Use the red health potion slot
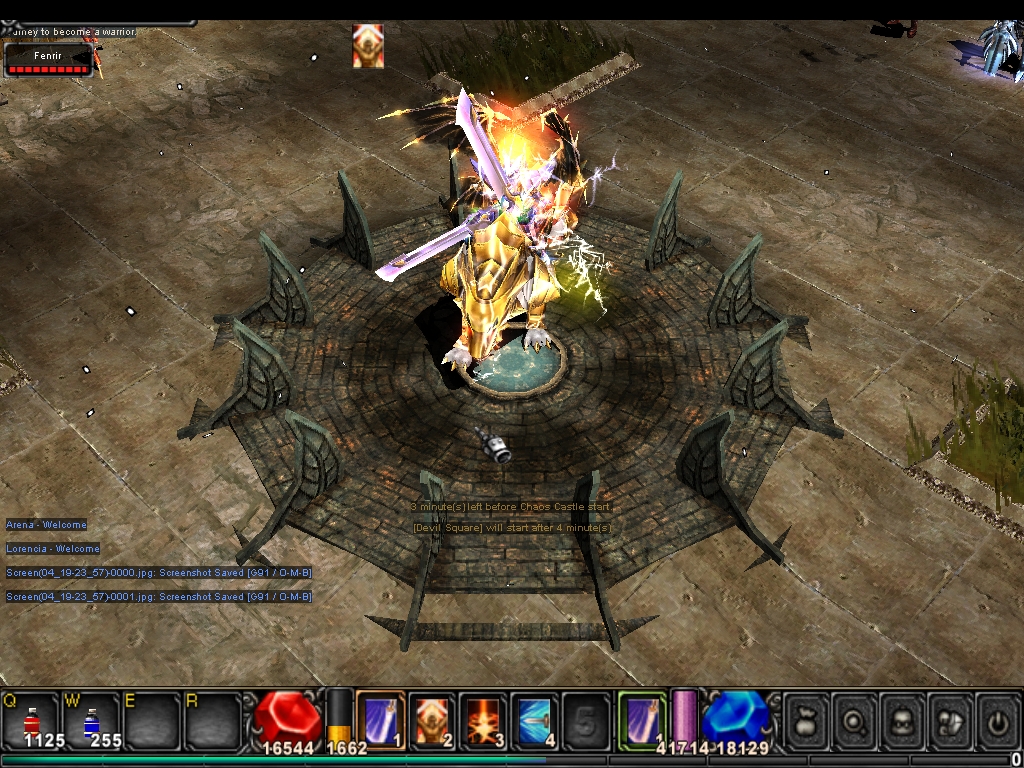1024x768 pixels. 31,718
